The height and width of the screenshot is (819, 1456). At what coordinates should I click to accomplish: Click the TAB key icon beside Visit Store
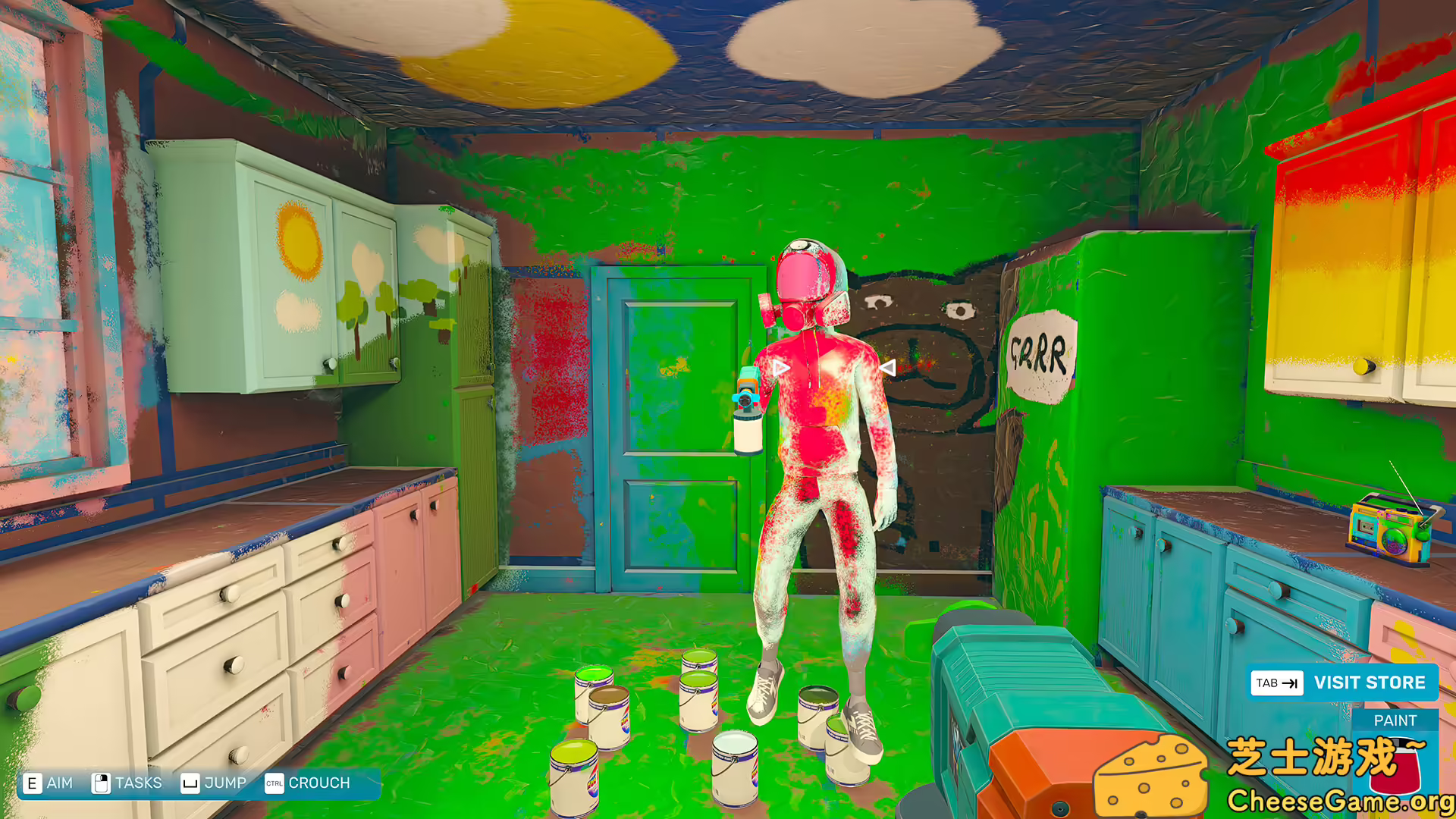tap(1278, 682)
